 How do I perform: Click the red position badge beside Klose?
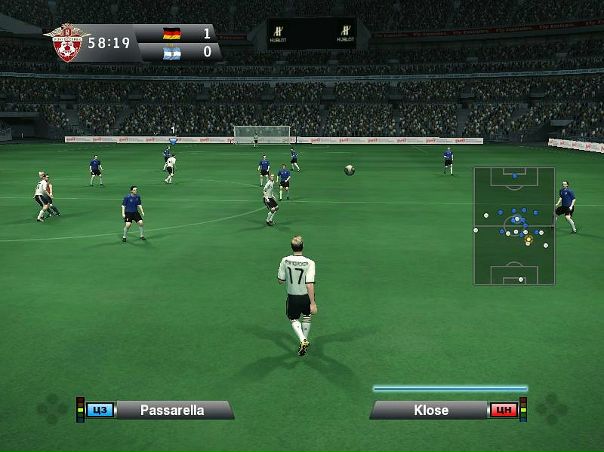coord(503,410)
